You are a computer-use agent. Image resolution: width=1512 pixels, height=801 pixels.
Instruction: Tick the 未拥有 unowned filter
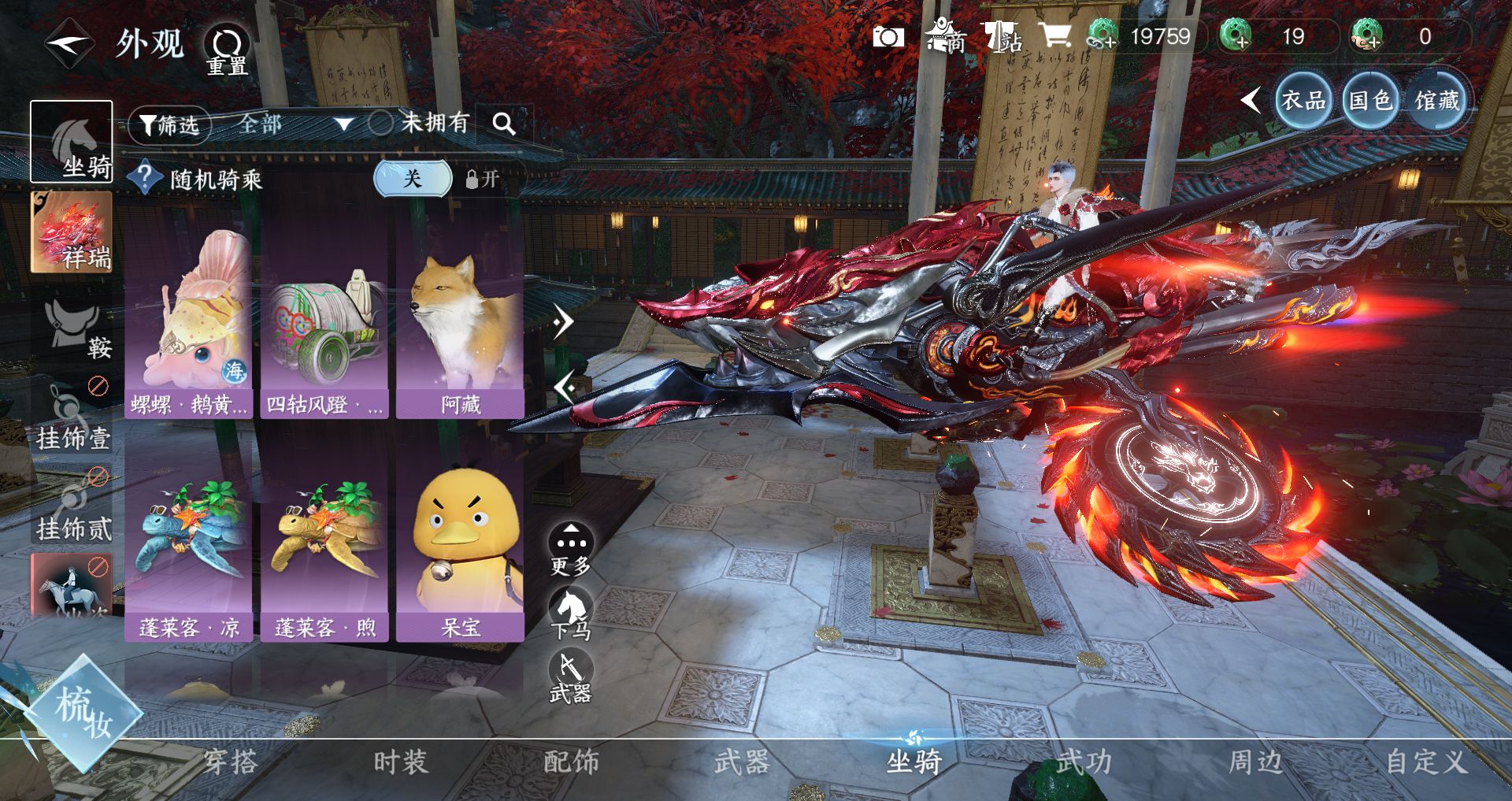(381, 123)
